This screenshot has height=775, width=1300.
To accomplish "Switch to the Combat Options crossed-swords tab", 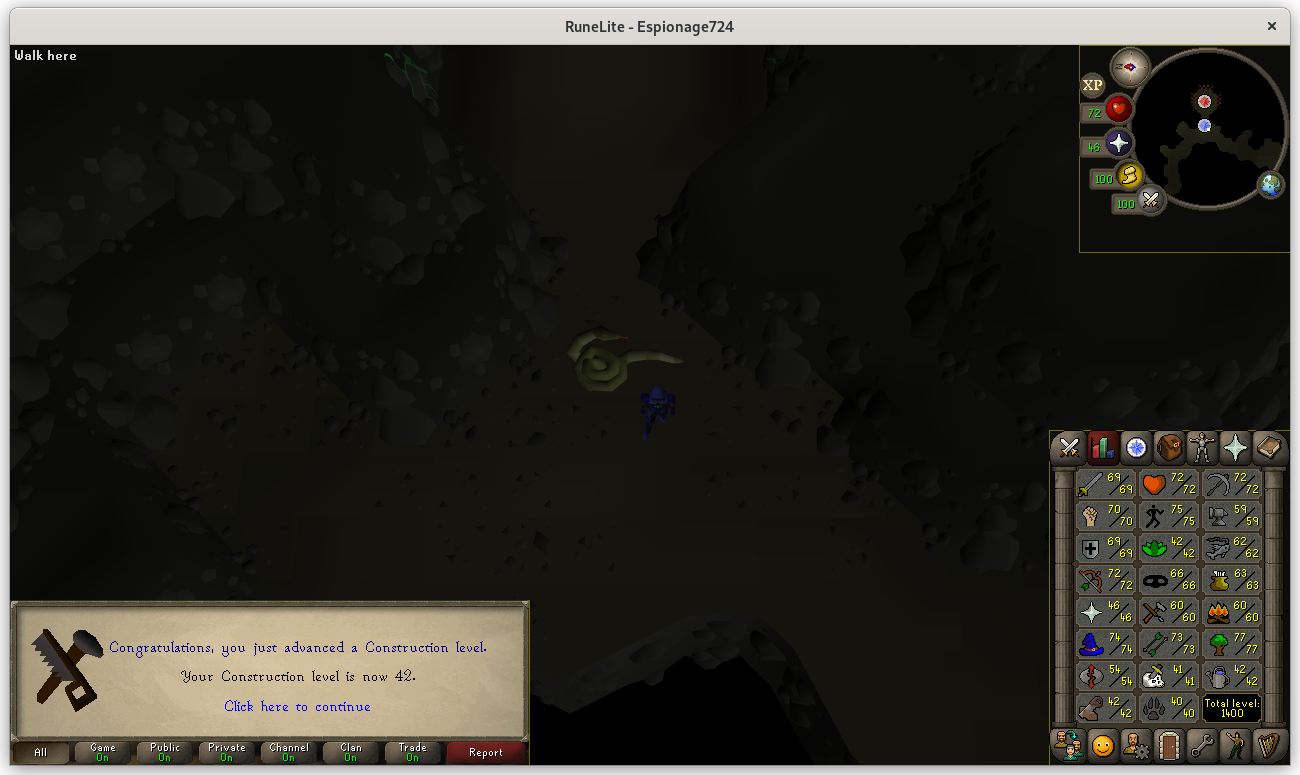I will click(1069, 447).
